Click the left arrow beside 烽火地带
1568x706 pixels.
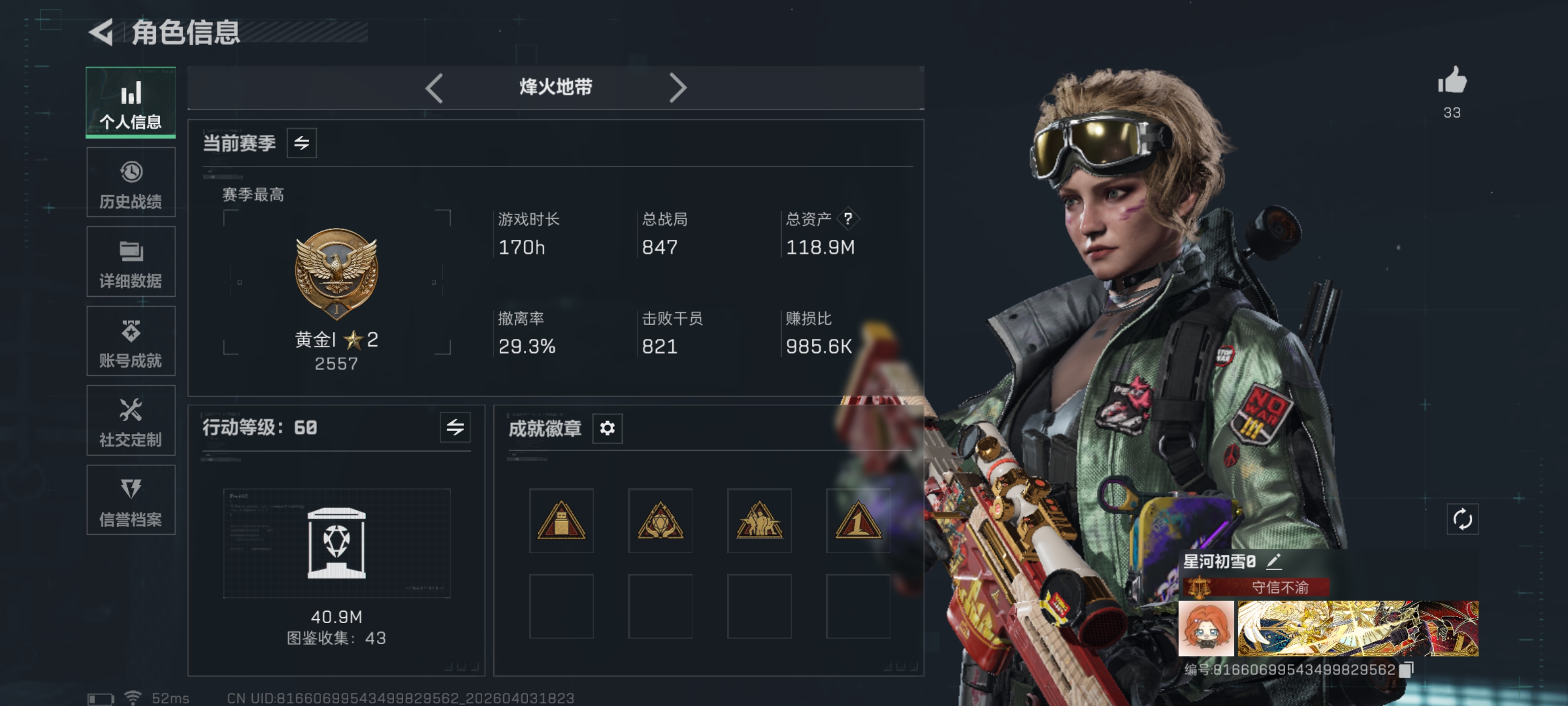click(x=434, y=88)
